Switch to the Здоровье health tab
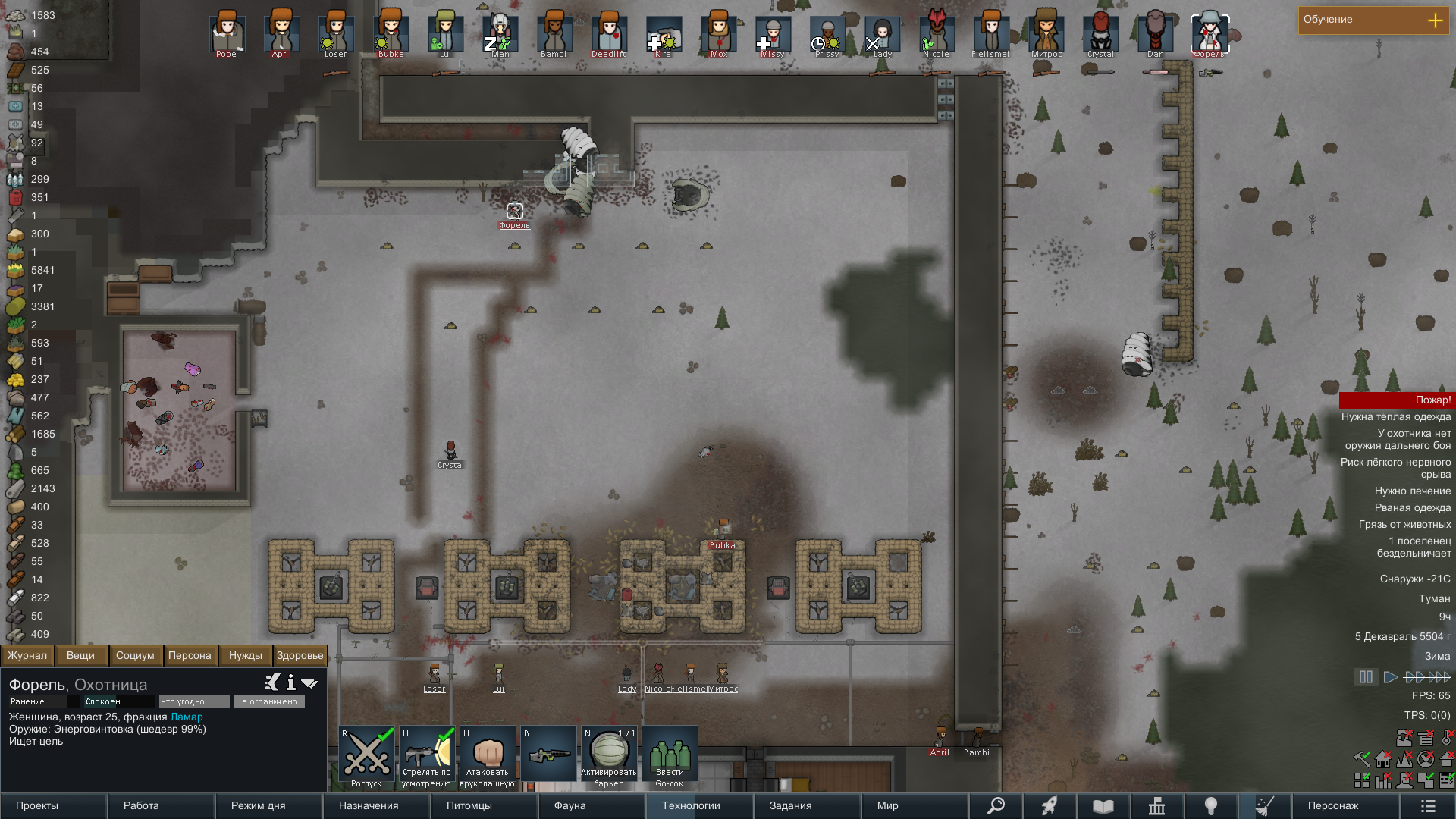 [x=300, y=655]
